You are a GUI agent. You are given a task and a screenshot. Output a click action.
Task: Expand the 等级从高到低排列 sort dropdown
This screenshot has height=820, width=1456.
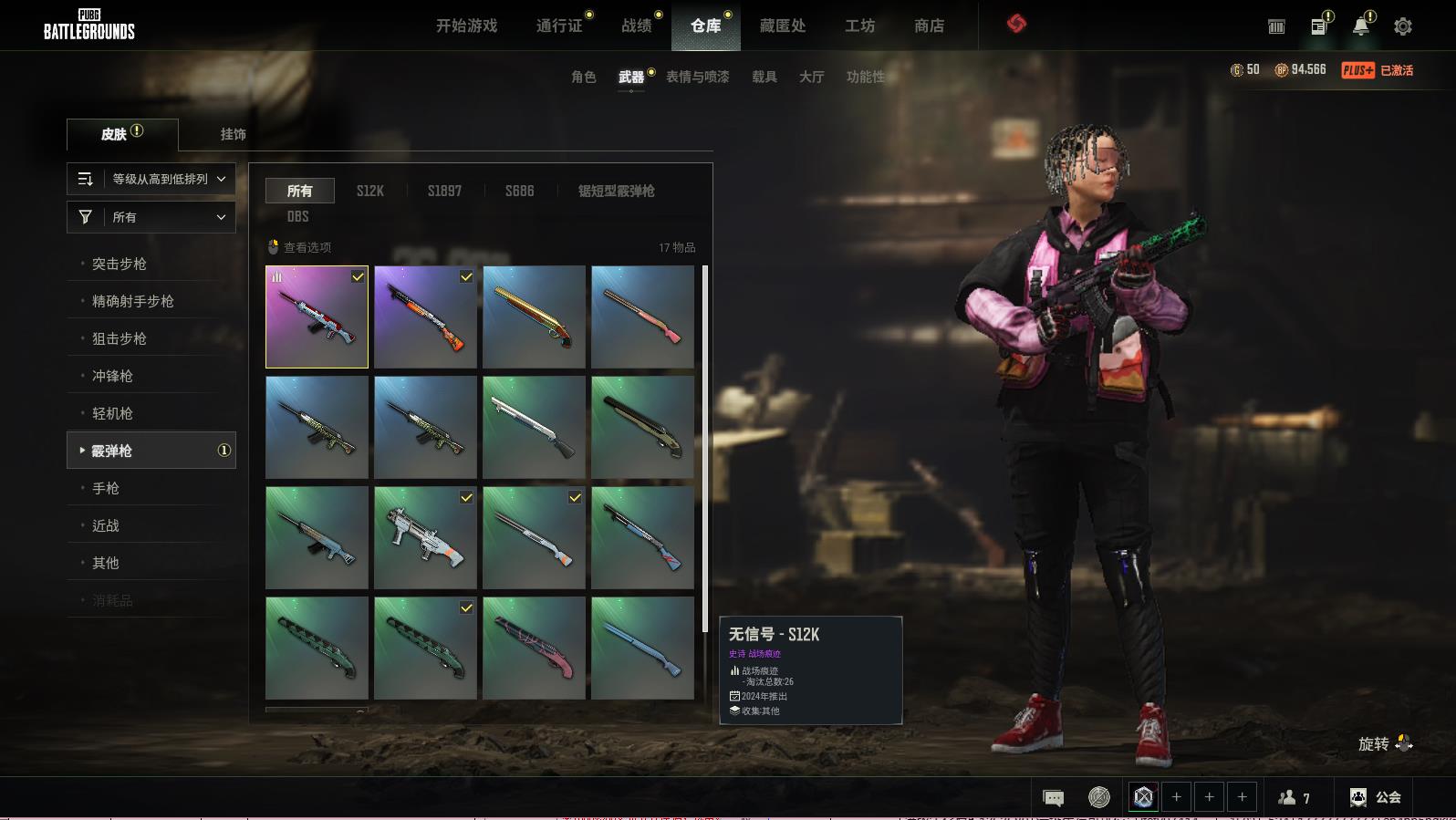point(151,179)
